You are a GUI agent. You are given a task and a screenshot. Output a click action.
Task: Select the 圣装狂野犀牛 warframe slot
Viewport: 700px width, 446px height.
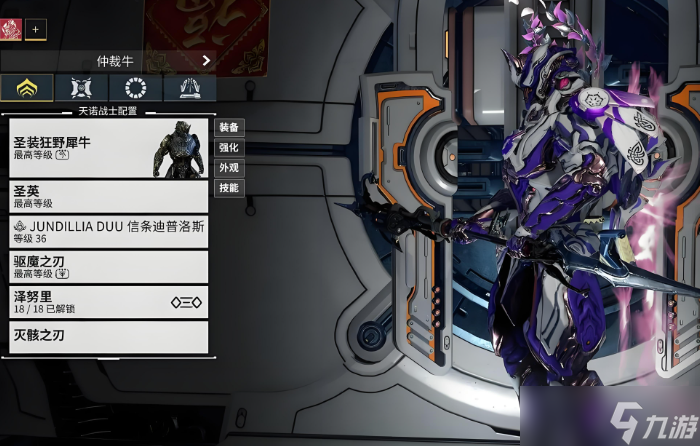(x=108, y=148)
